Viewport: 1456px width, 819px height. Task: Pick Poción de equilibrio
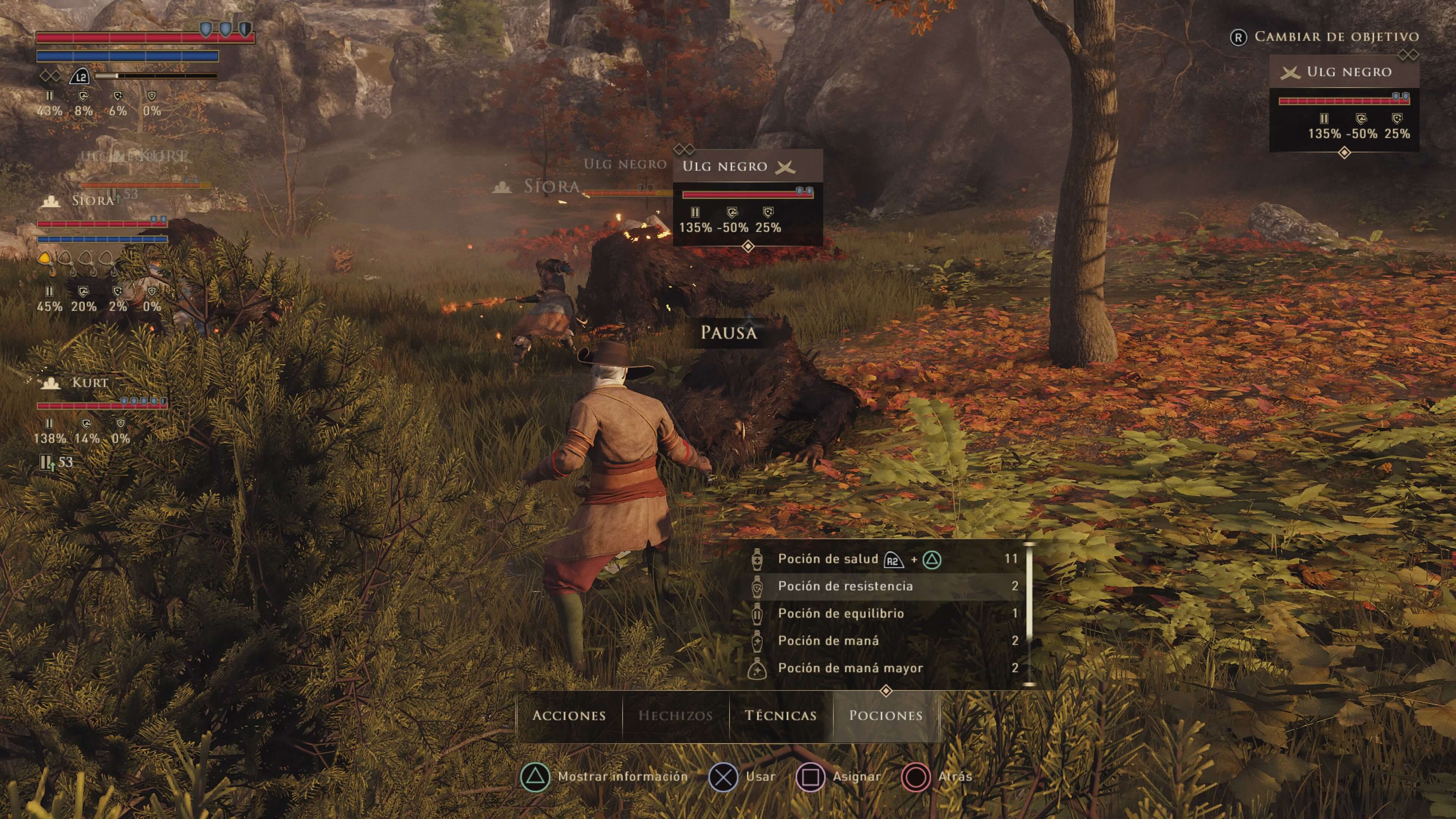coord(841,613)
